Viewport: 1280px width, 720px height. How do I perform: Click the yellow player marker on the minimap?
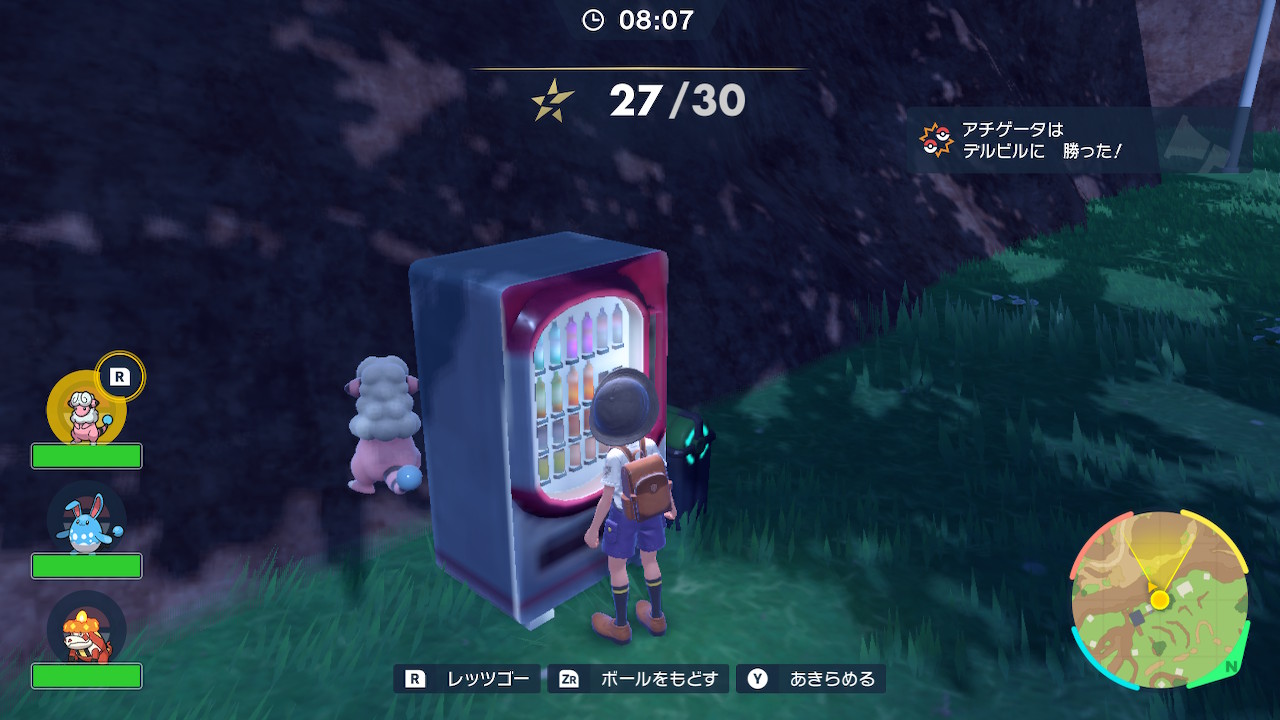(x=1158, y=599)
